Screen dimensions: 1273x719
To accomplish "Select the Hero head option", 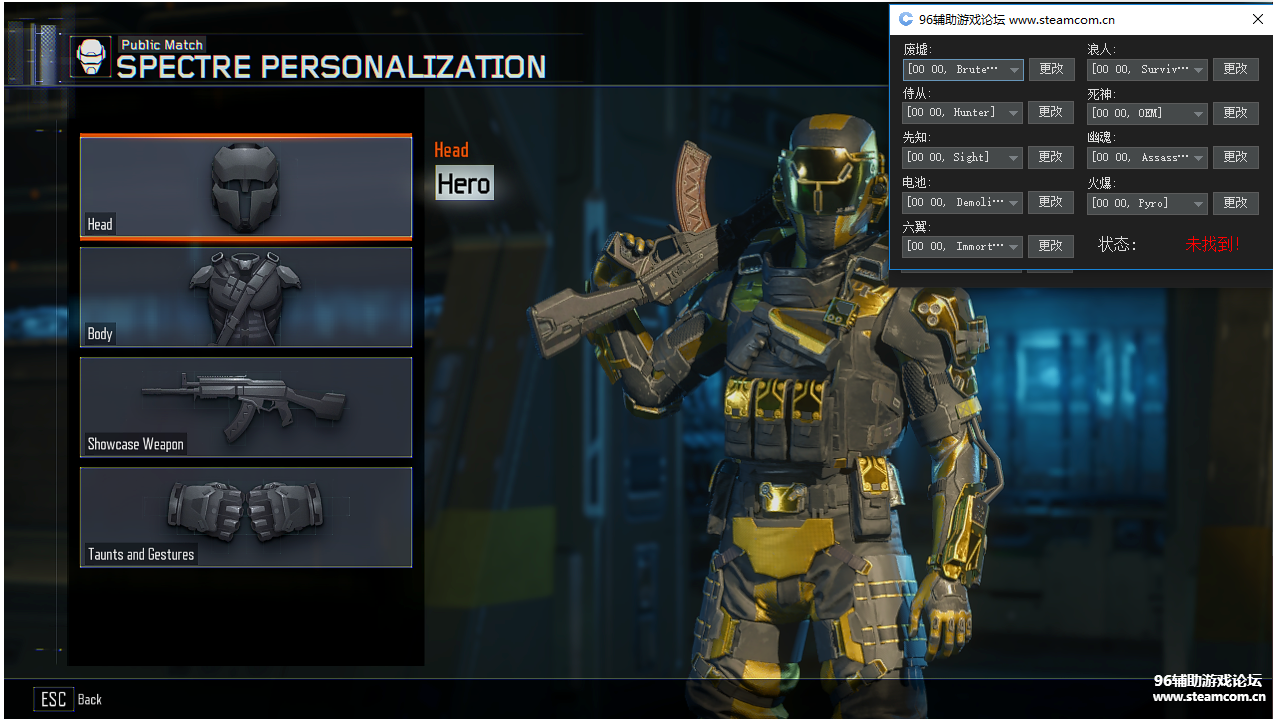I will coord(464,184).
